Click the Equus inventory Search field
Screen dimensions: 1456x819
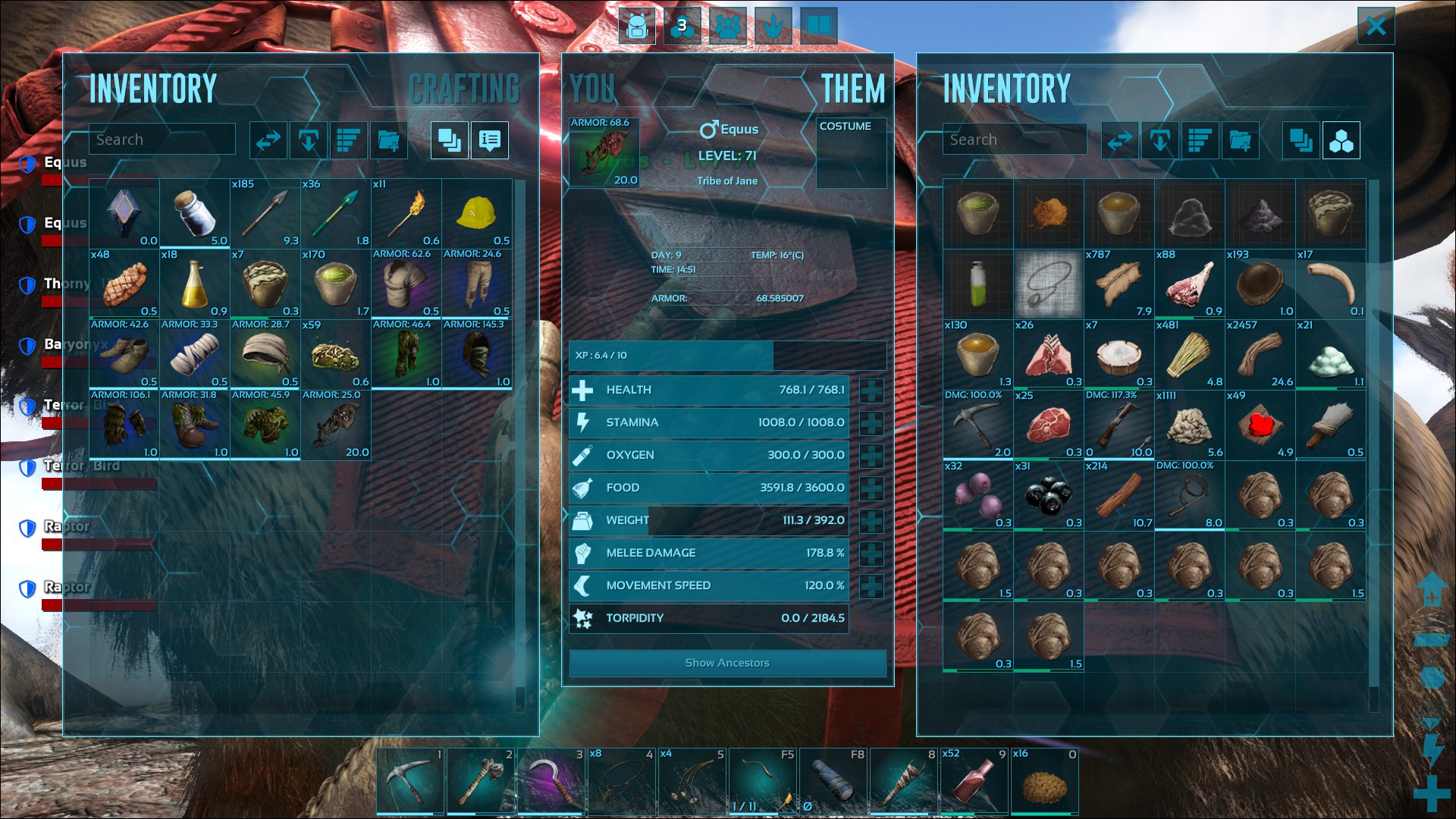pos(1015,140)
